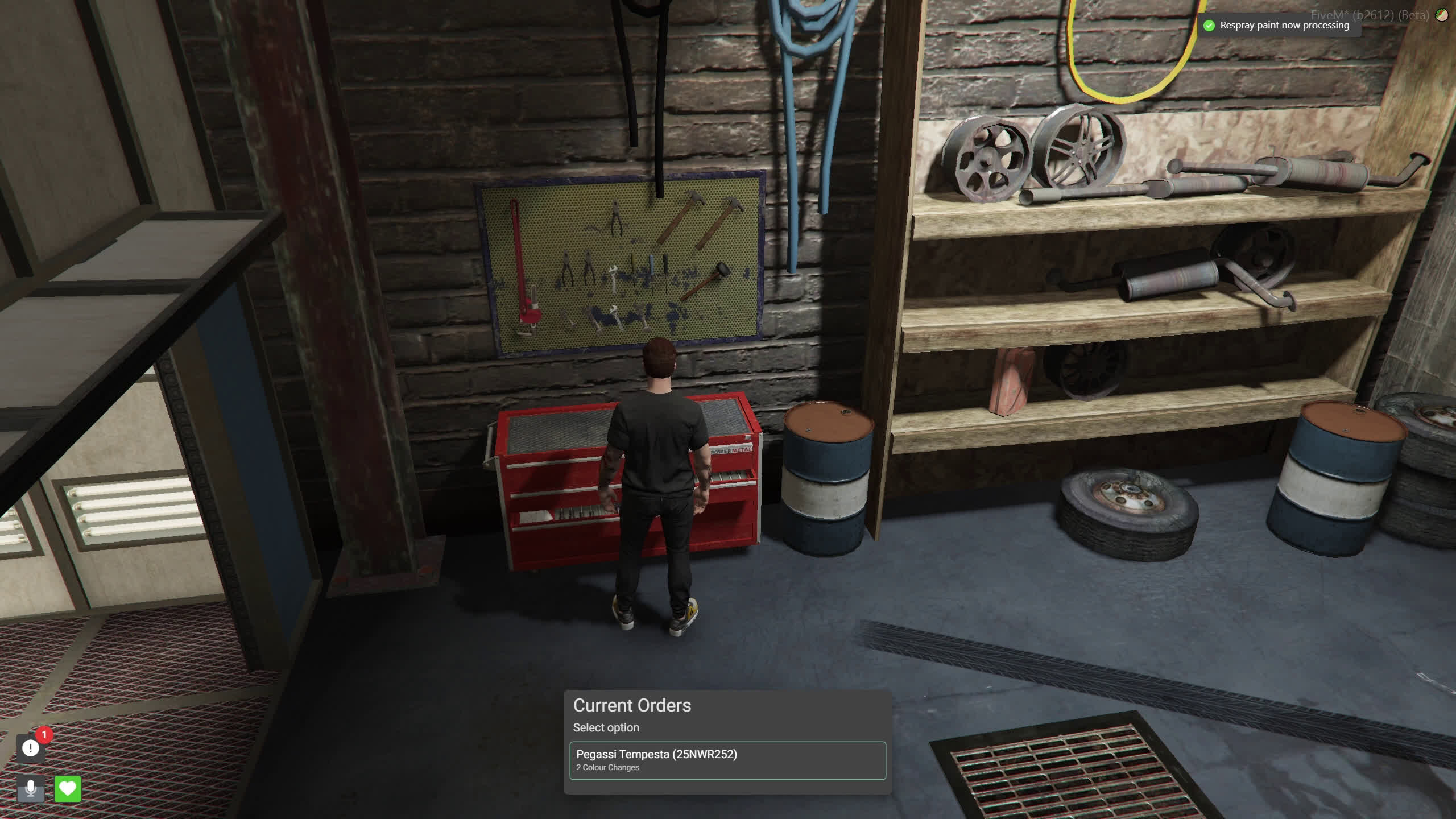Screen dimensions: 1456x819
Task: Select the Pegassi Tempesta order
Action: coord(727,760)
